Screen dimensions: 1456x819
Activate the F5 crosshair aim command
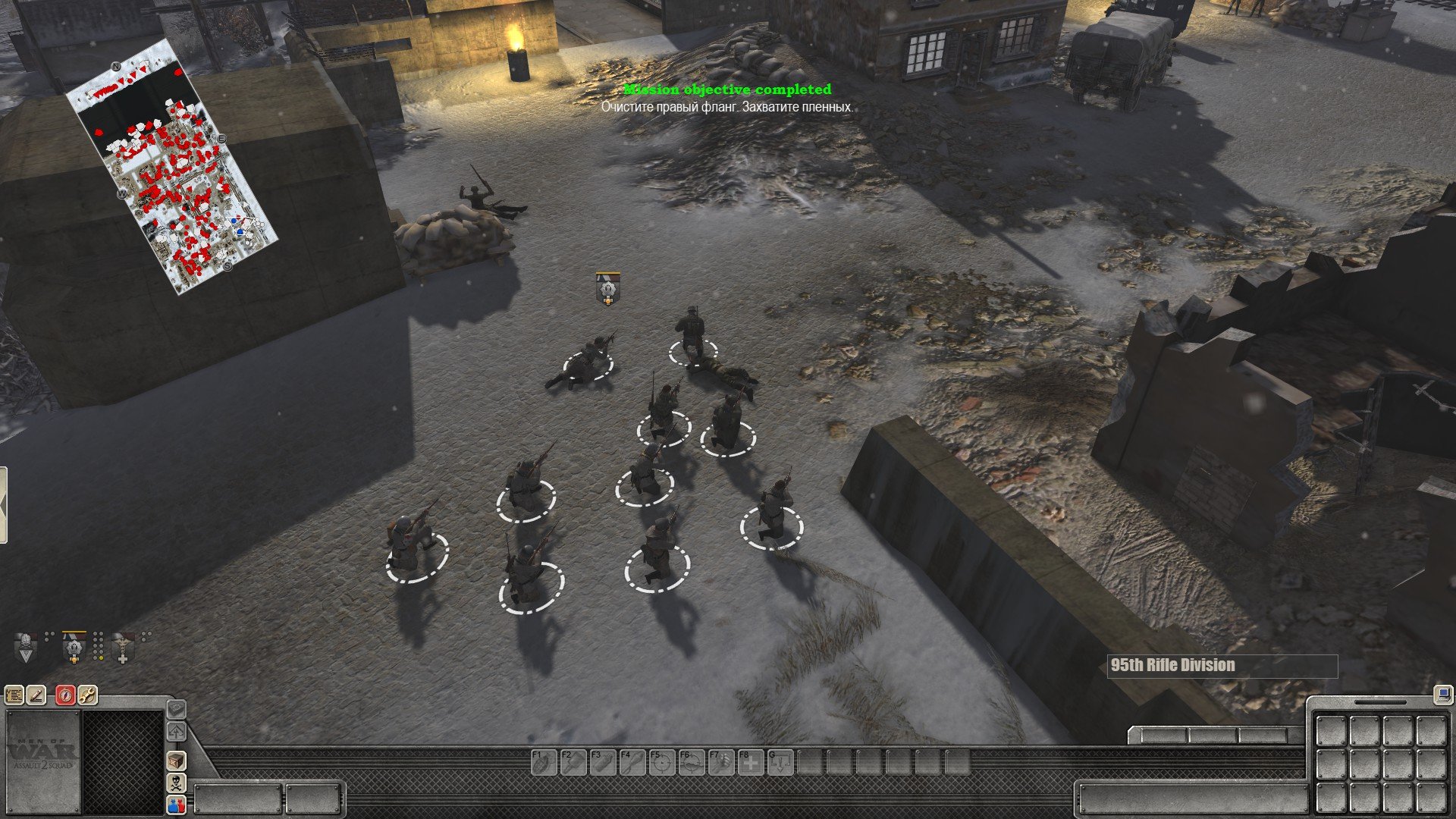(661, 762)
